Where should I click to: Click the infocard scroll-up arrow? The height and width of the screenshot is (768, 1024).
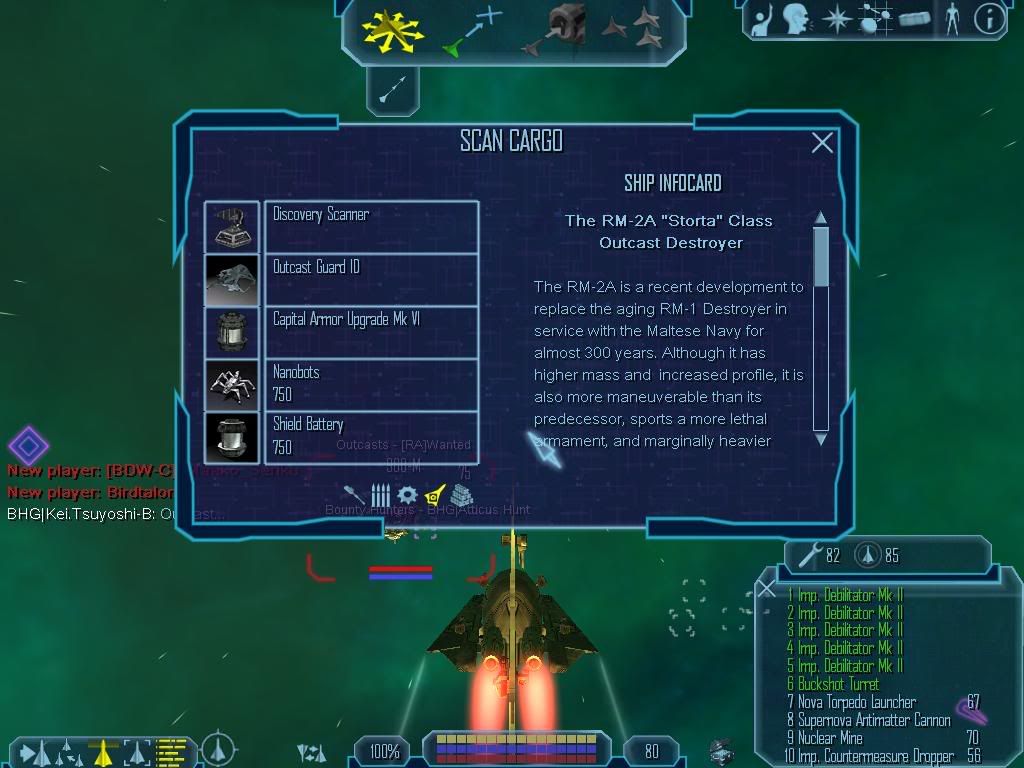click(x=821, y=218)
